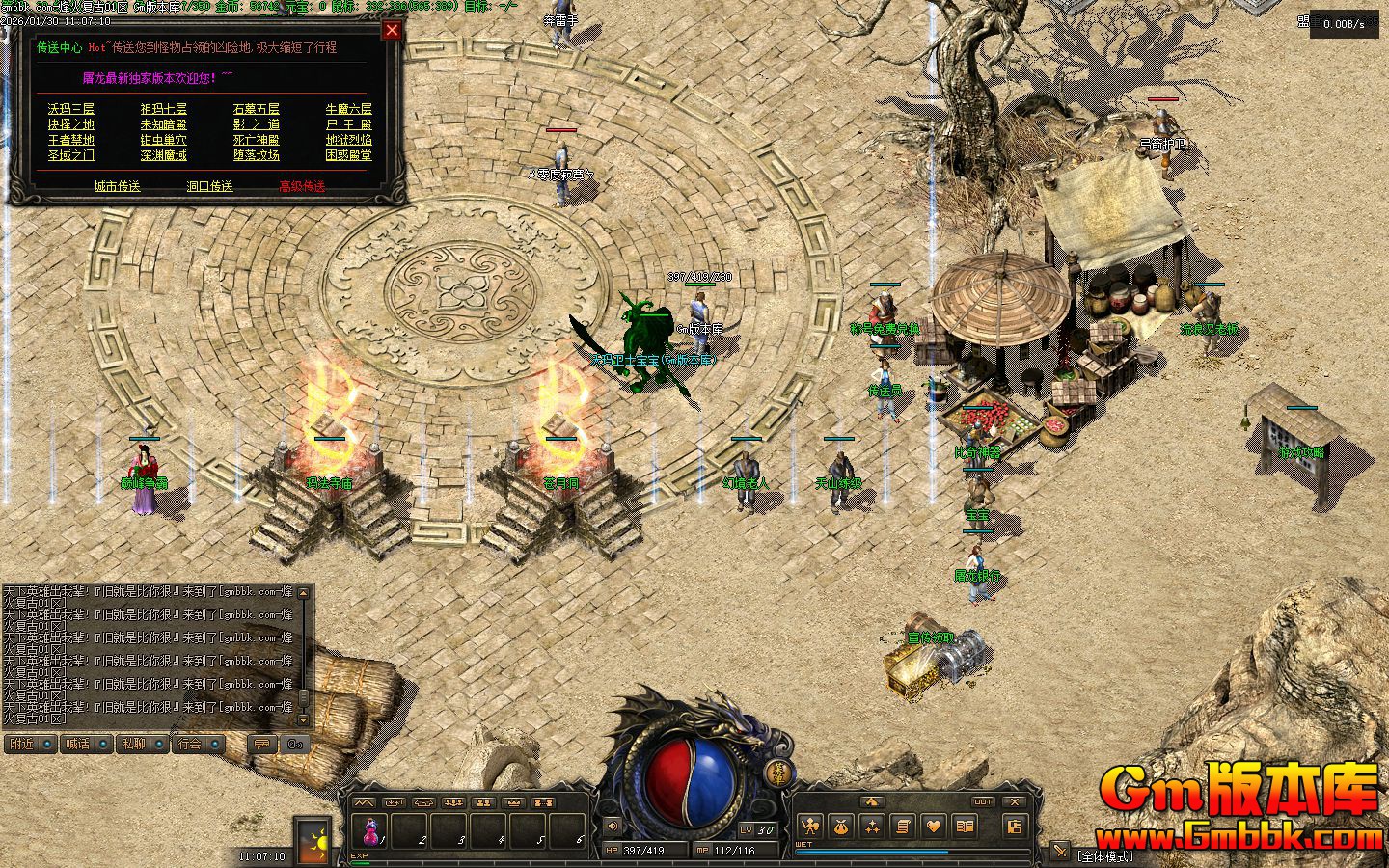
Task: Open the 洞口传送 cave entrance list
Action: 209,186
